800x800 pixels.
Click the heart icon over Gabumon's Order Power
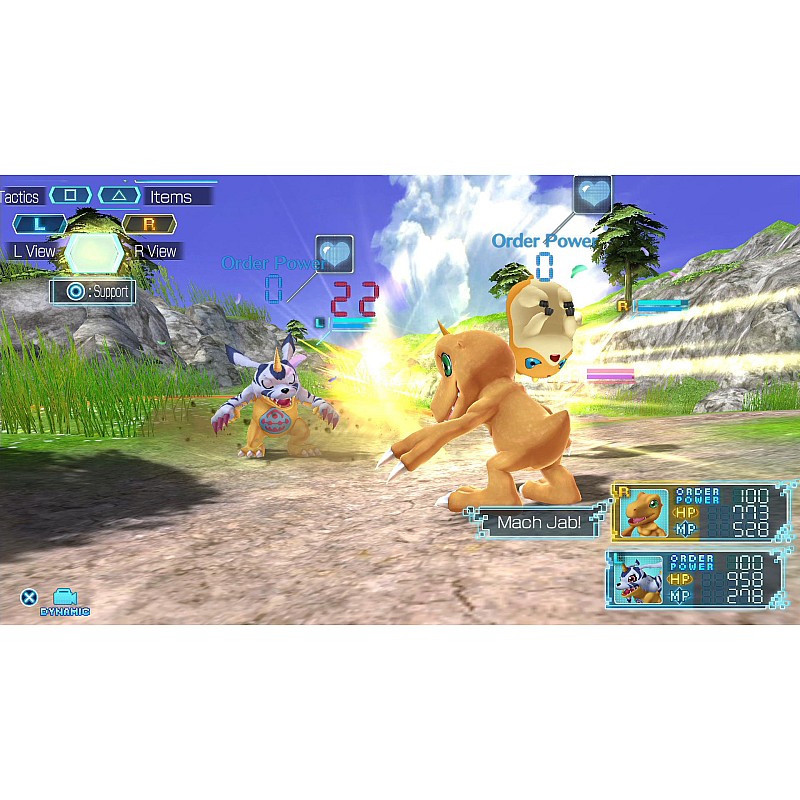pyautogui.click(x=334, y=255)
